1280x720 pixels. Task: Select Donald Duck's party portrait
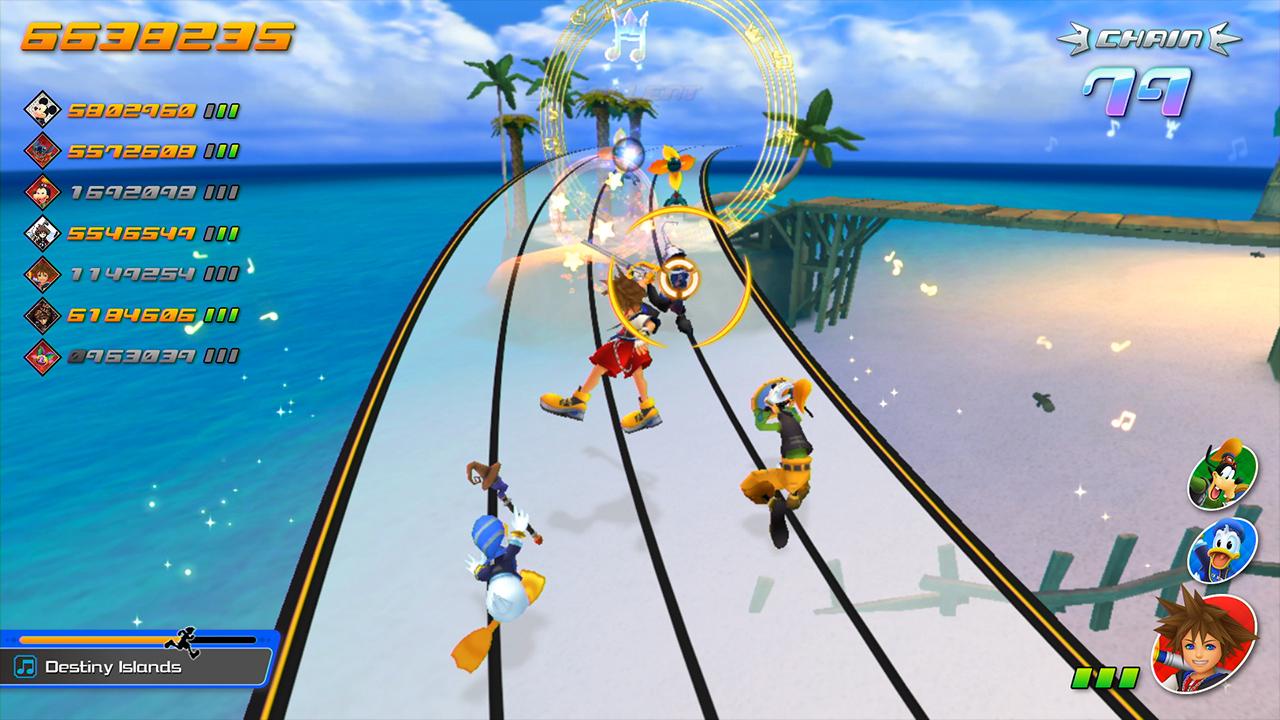1210,550
